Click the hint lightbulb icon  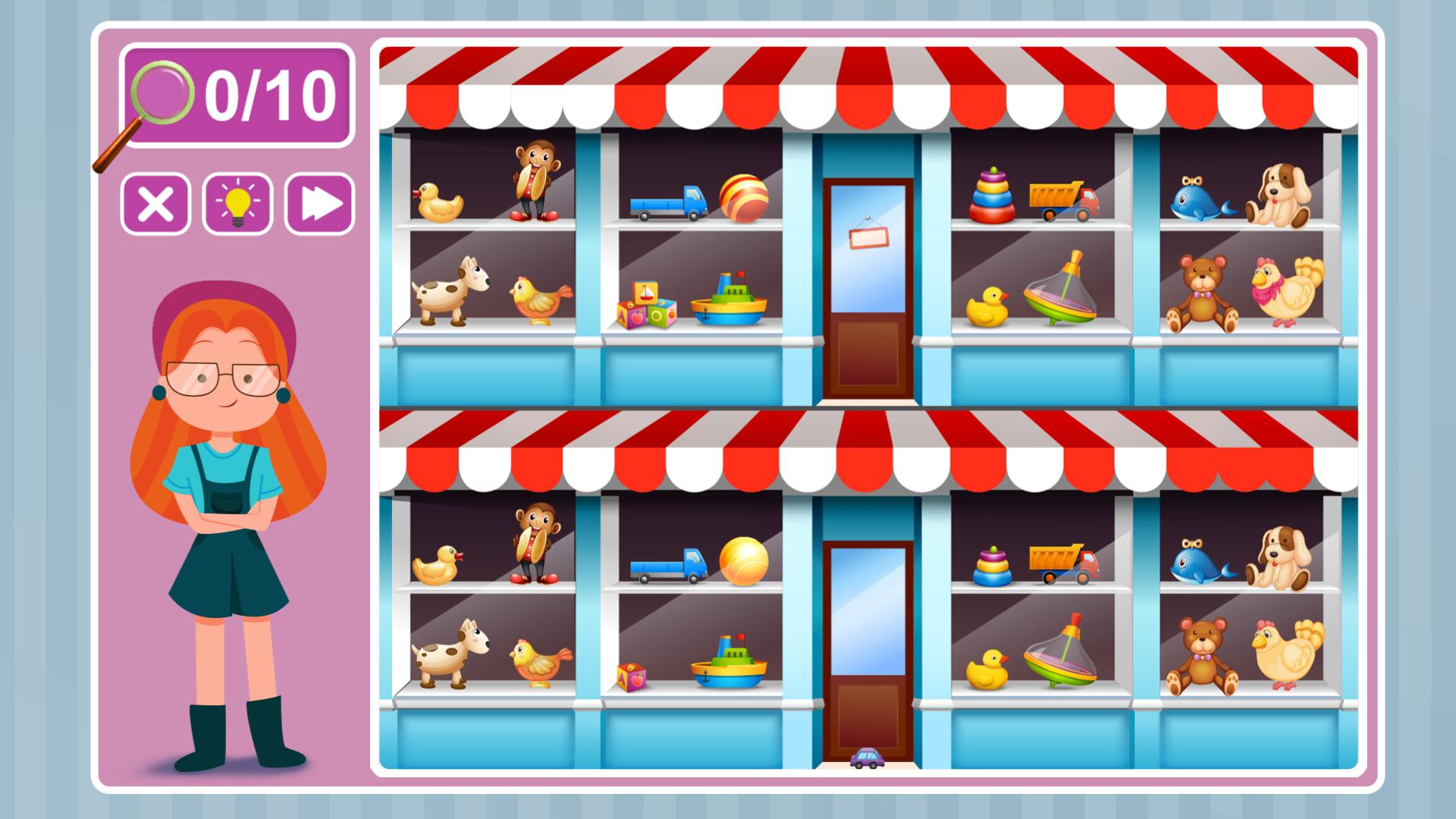click(235, 203)
